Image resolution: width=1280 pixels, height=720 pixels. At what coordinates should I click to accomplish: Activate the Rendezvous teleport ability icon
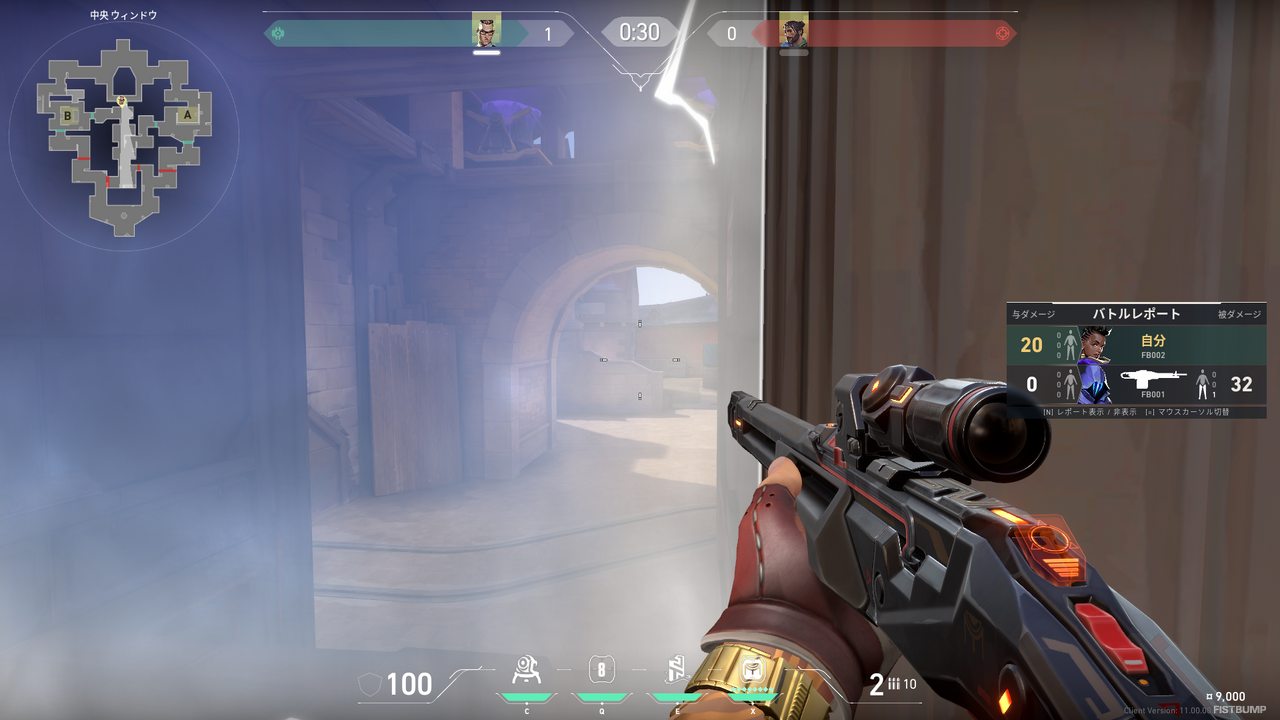click(x=677, y=670)
